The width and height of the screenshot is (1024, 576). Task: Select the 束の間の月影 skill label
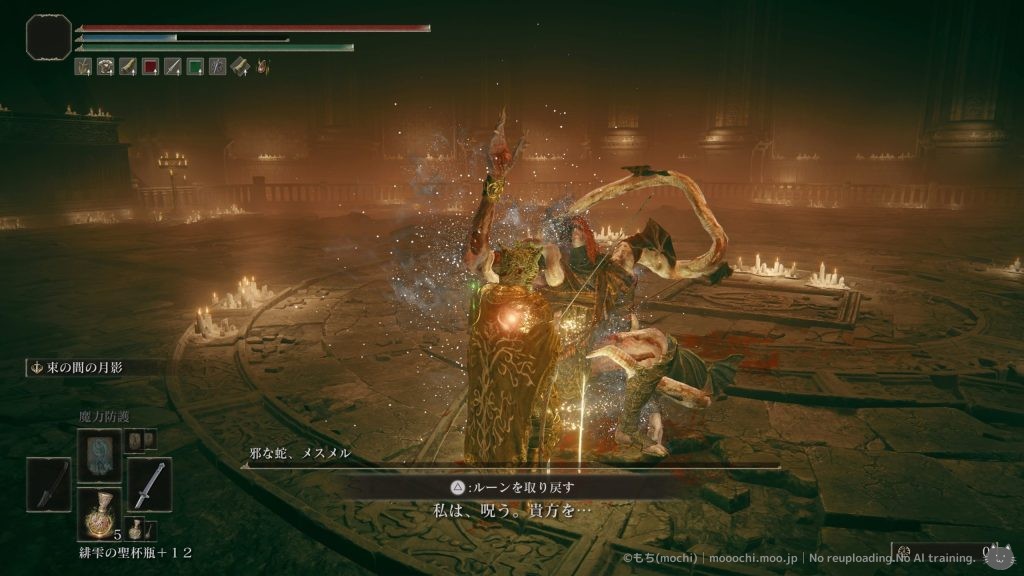(x=80, y=368)
